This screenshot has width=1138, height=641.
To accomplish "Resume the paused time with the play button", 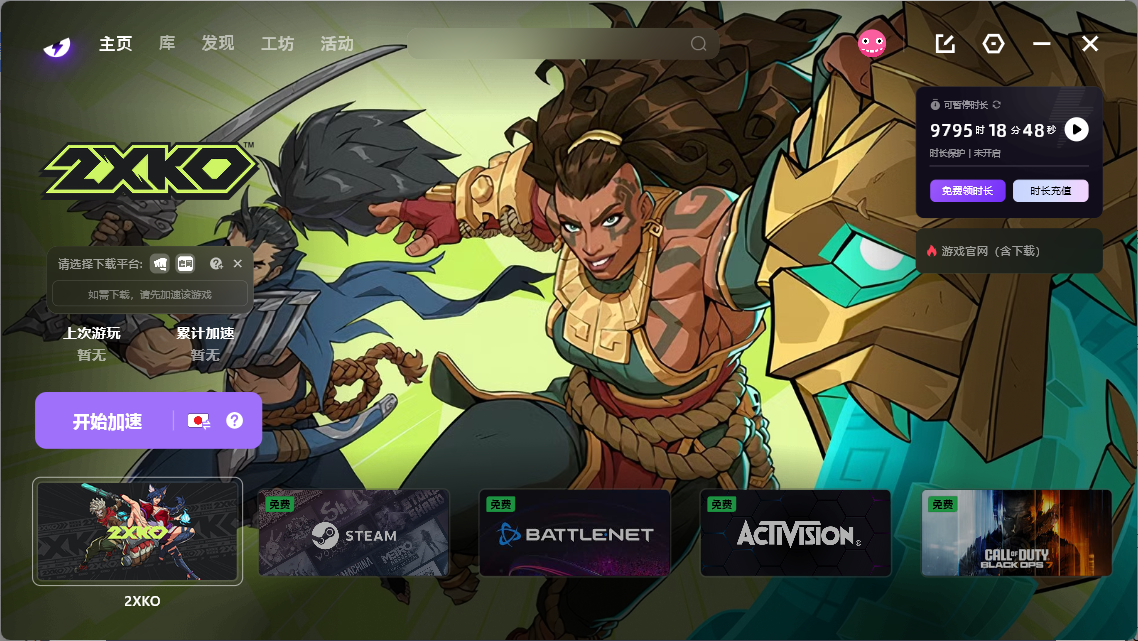I will pyautogui.click(x=1076, y=129).
